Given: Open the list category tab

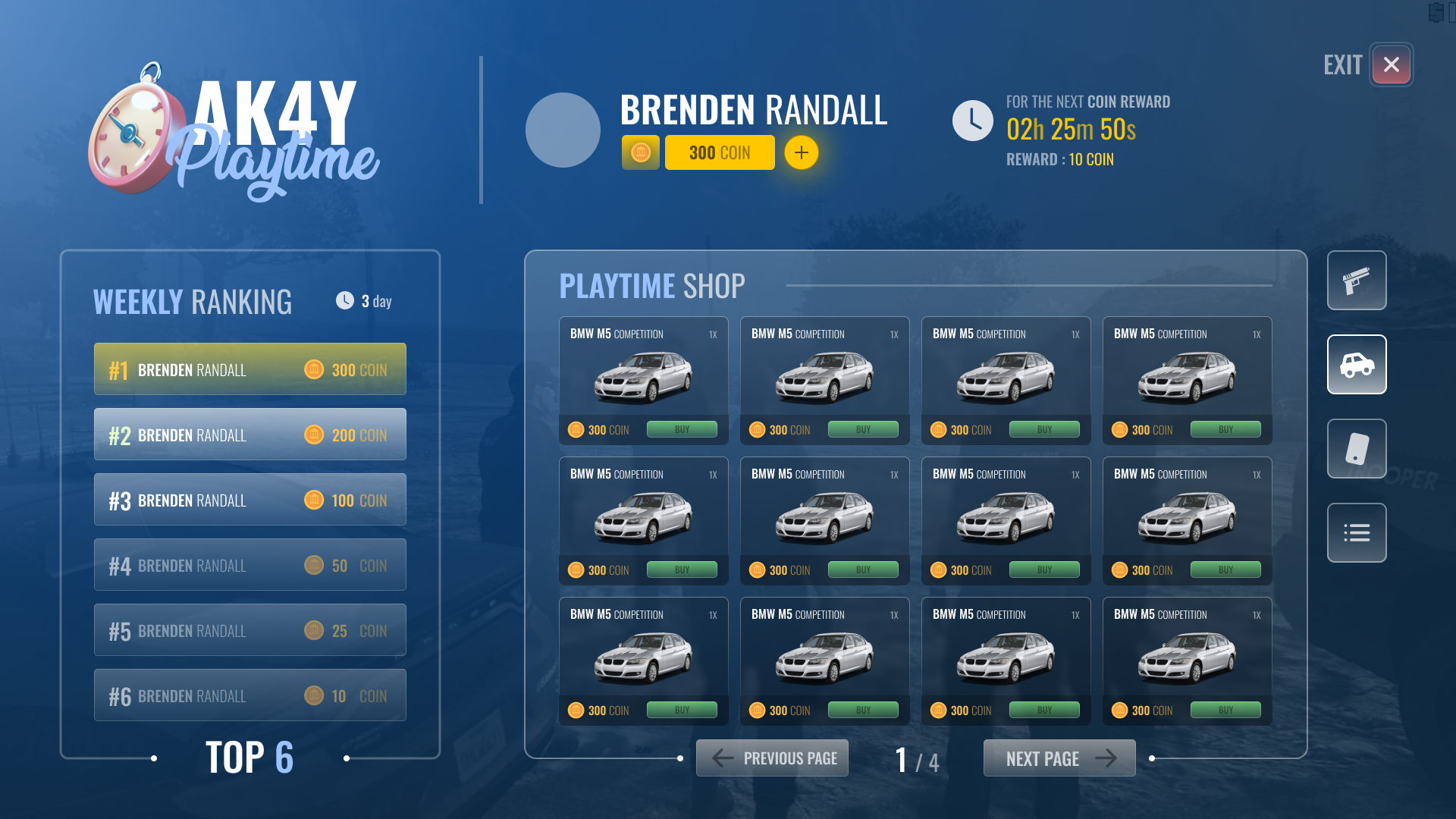Looking at the screenshot, I should coord(1356,533).
